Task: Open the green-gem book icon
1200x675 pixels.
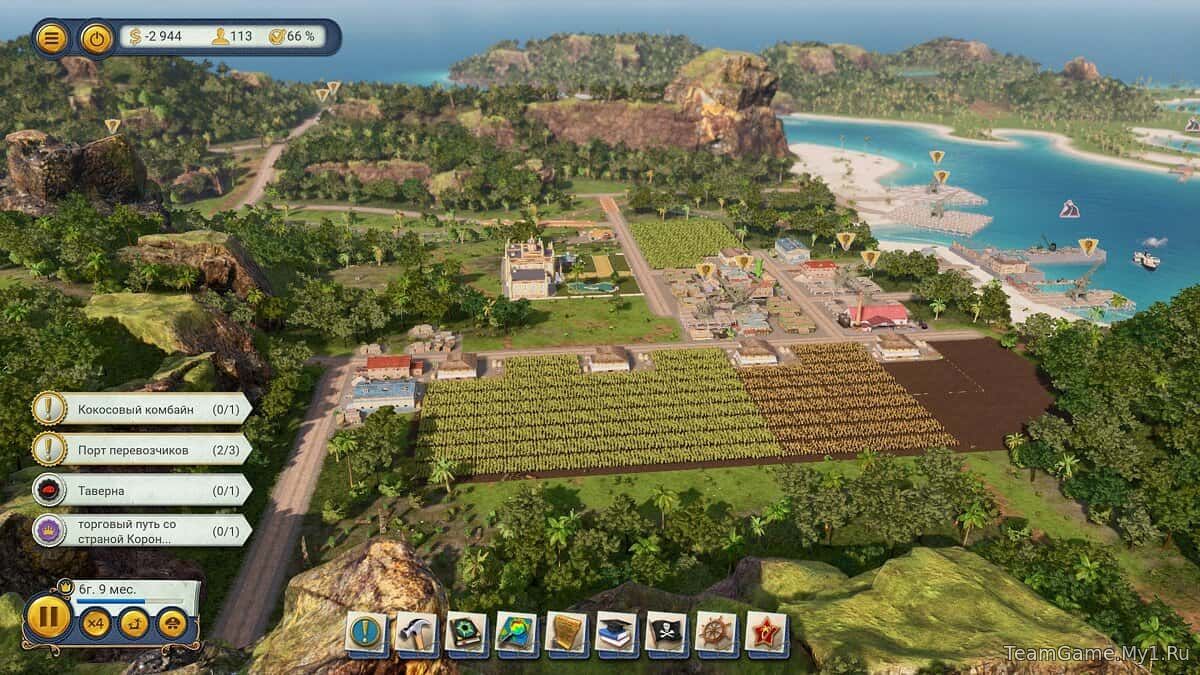Action: pos(467,633)
